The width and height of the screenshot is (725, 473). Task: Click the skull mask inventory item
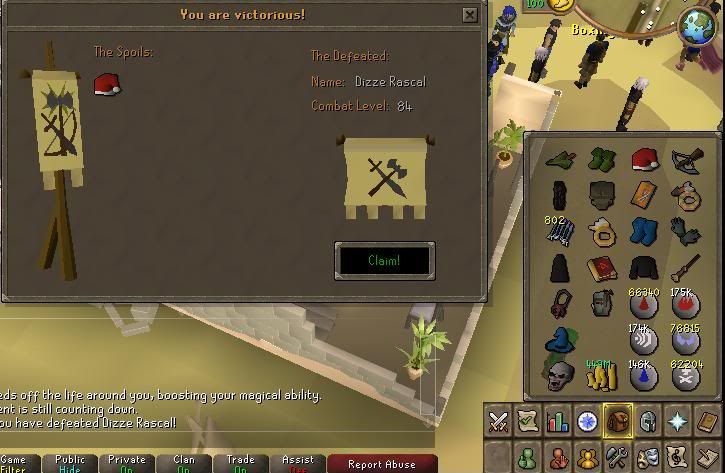(x=559, y=375)
